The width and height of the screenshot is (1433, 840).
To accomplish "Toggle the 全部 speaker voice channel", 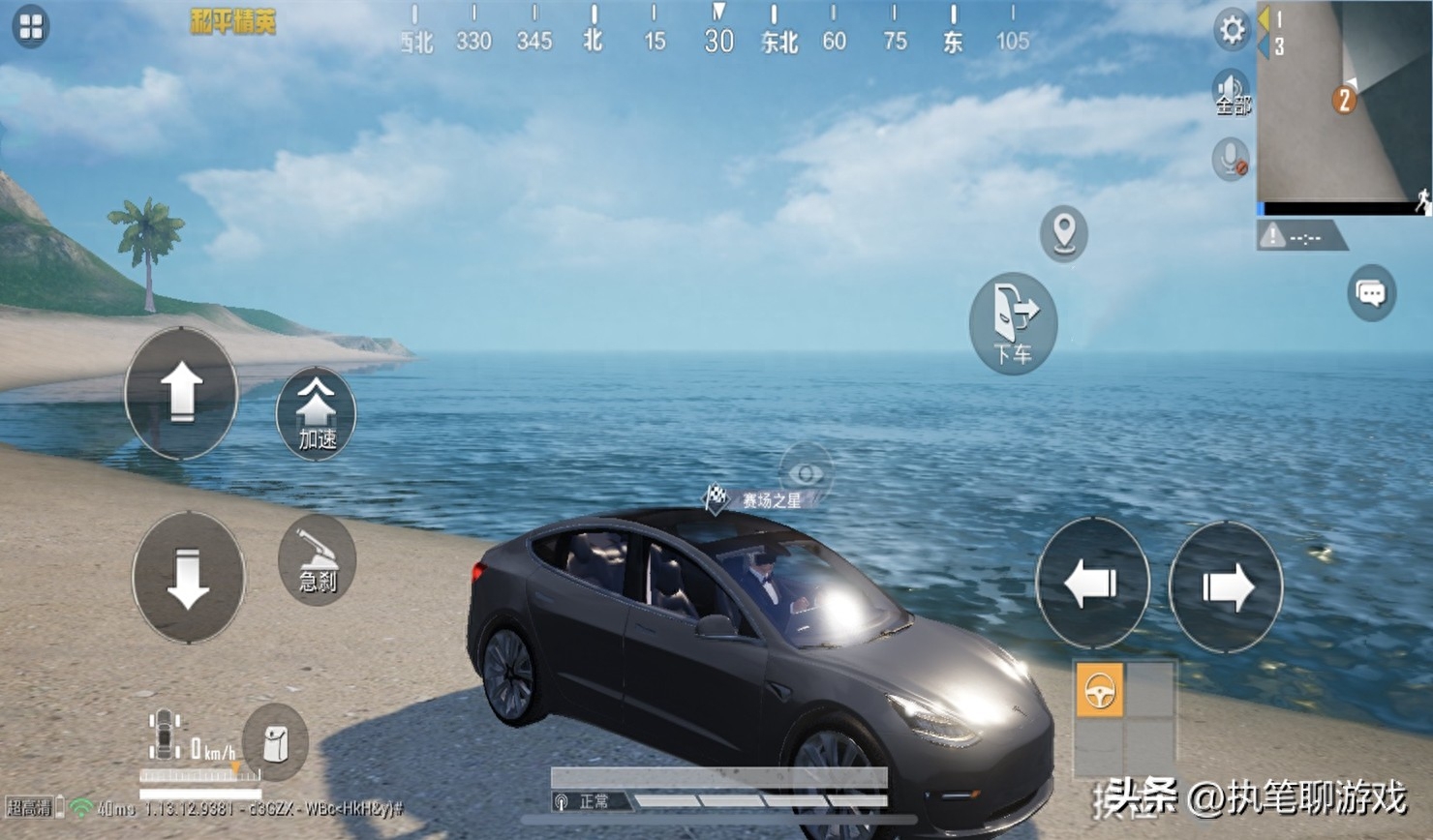I will [x=1232, y=93].
